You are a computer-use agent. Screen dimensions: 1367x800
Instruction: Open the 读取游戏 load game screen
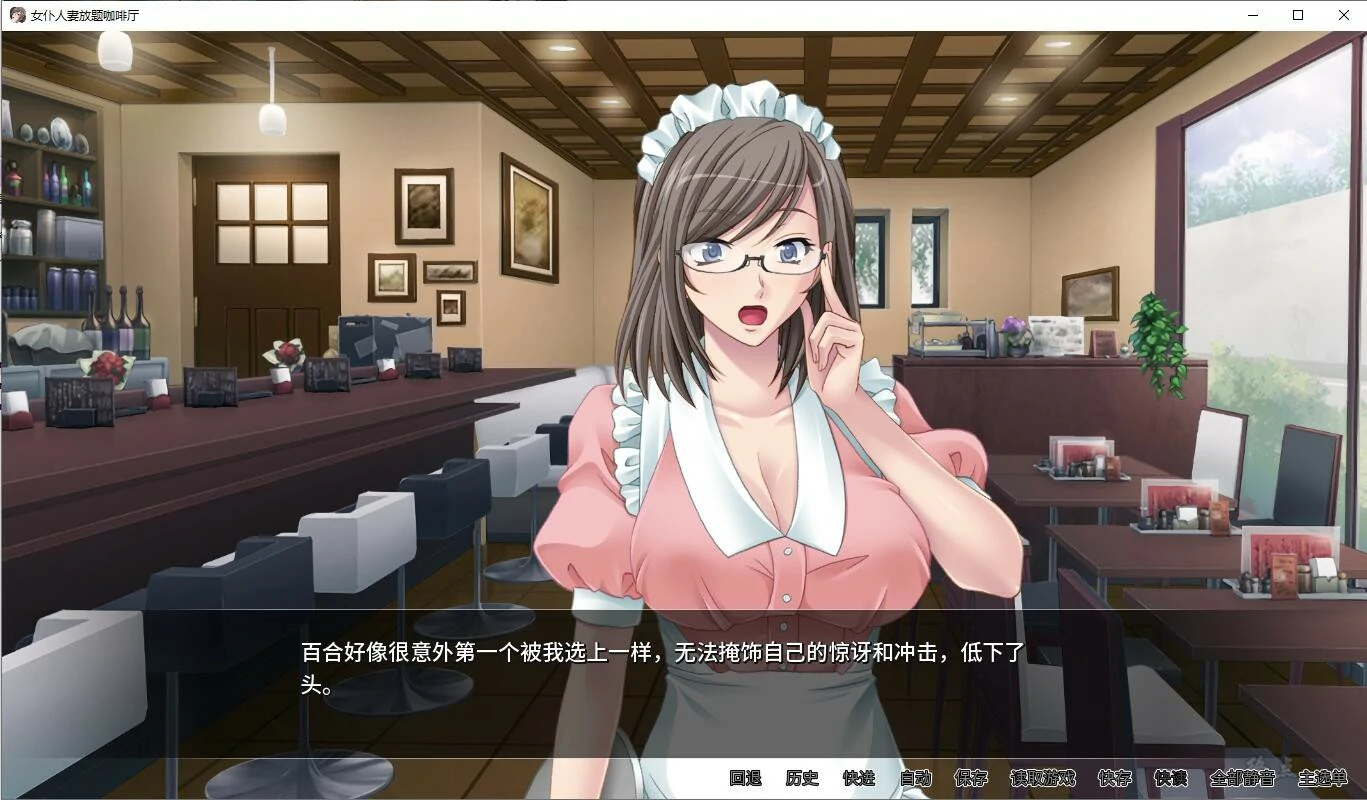(1041, 776)
